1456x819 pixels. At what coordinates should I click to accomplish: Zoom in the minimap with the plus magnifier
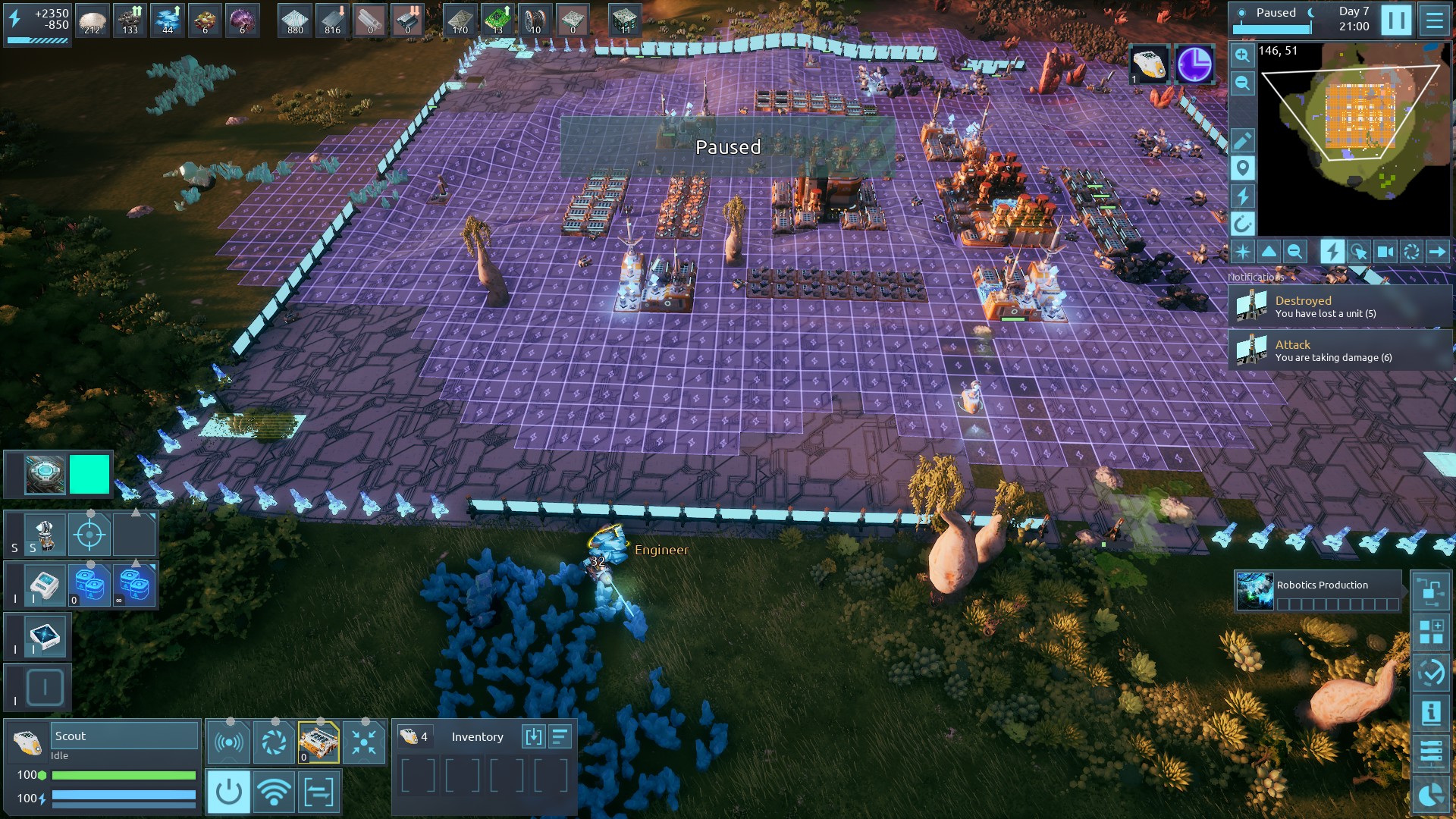pos(1242,55)
